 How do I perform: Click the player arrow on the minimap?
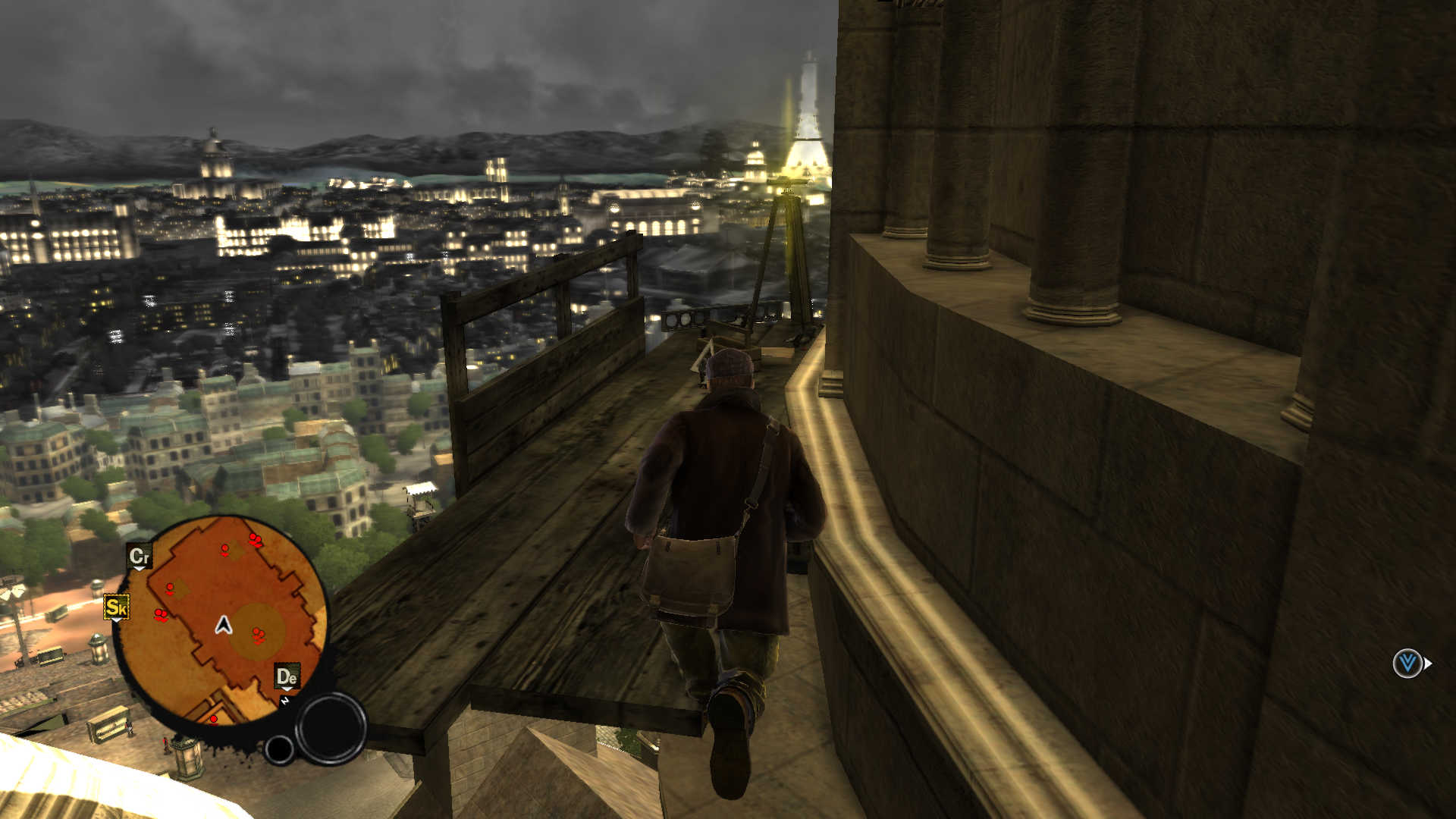223,625
